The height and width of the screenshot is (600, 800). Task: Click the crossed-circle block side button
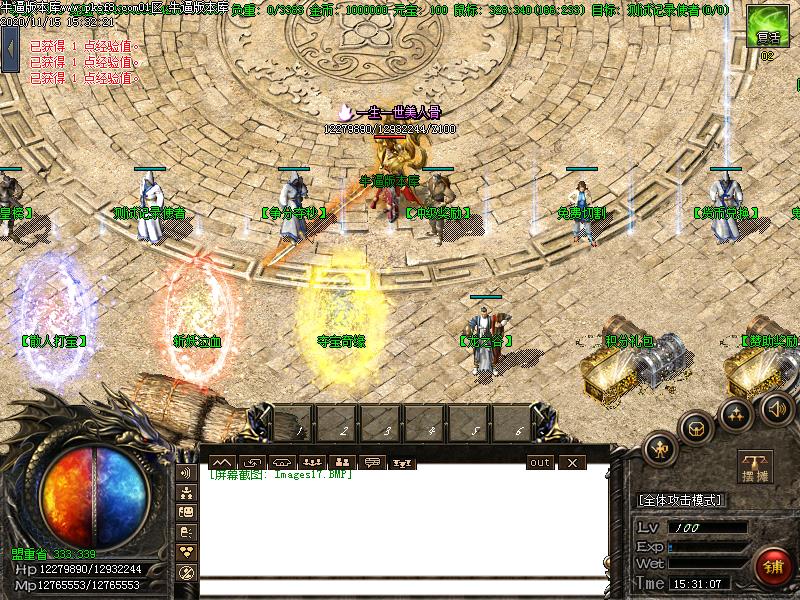click(186, 572)
